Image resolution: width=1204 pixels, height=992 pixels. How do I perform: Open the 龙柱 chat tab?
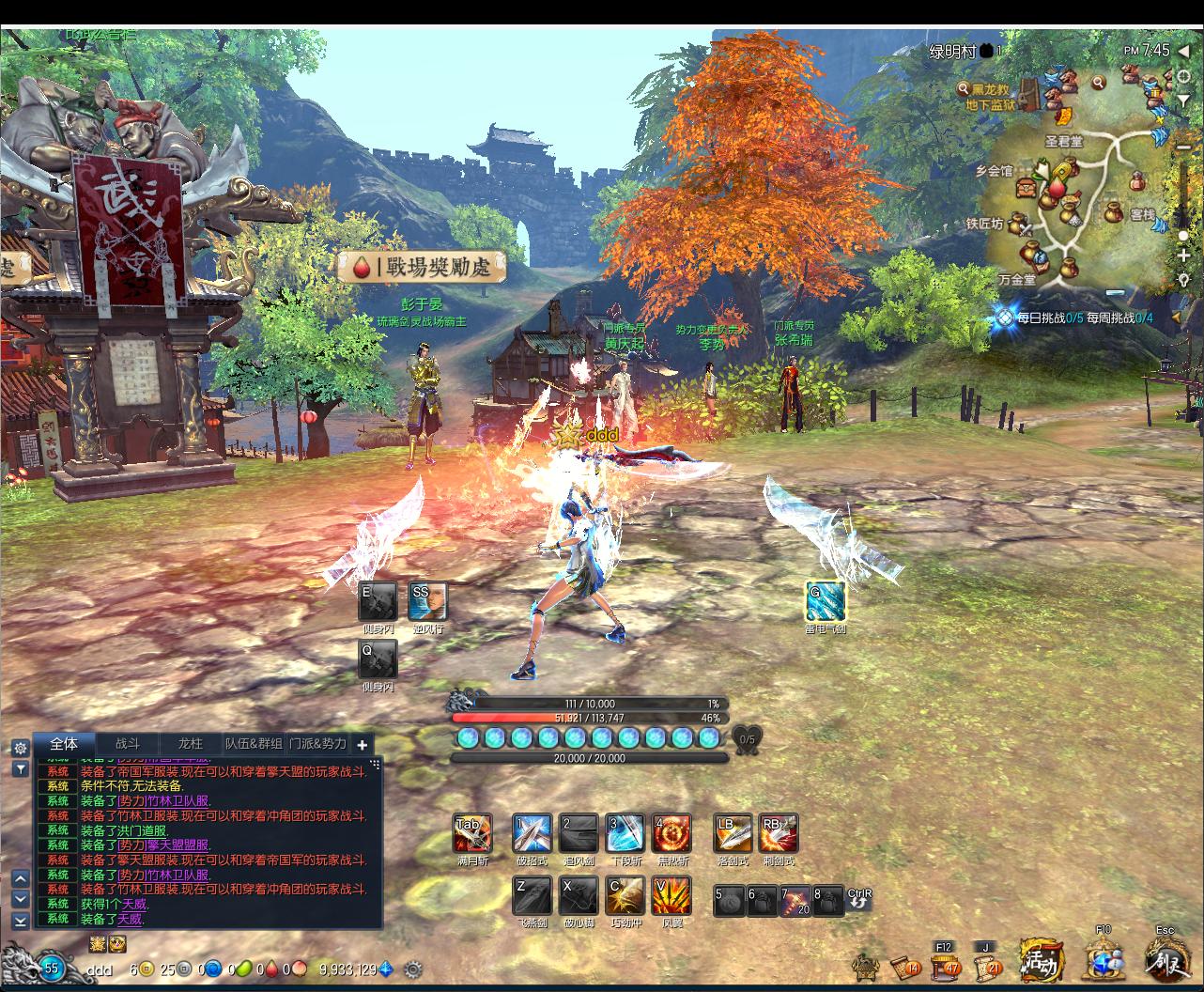pos(191,743)
